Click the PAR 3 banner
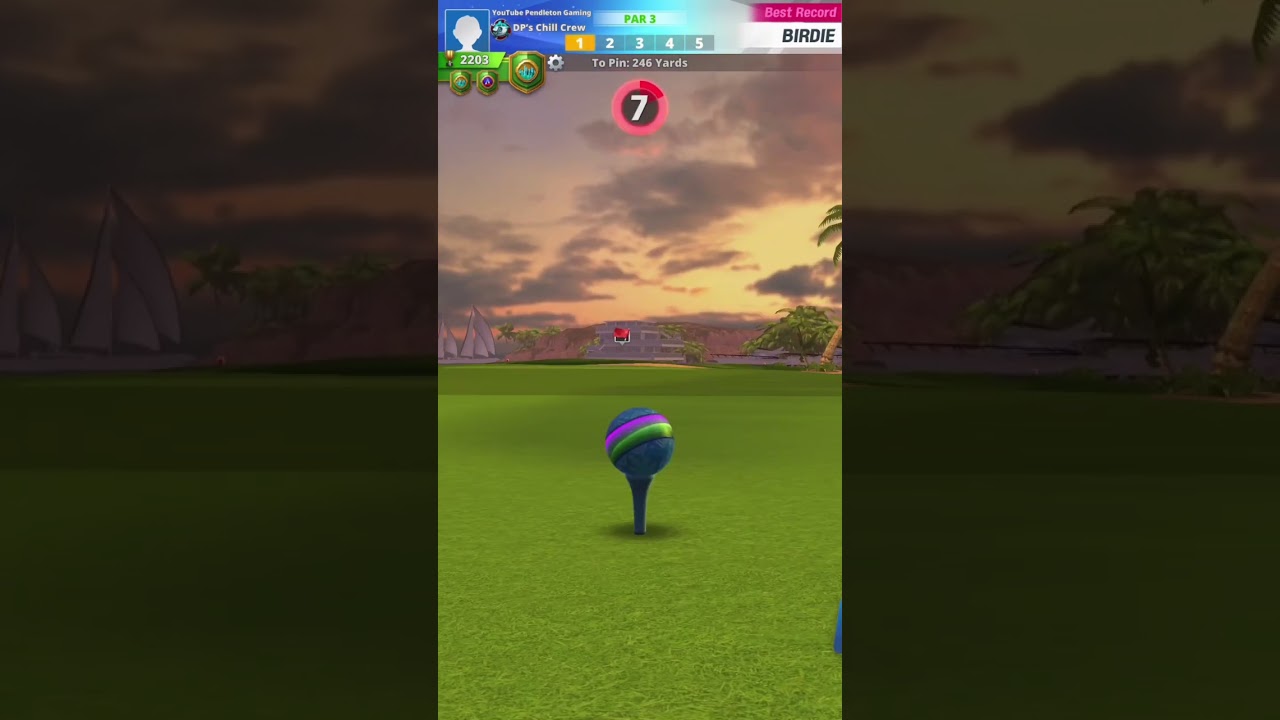The width and height of the screenshot is (1280, 720). (640, 18)
